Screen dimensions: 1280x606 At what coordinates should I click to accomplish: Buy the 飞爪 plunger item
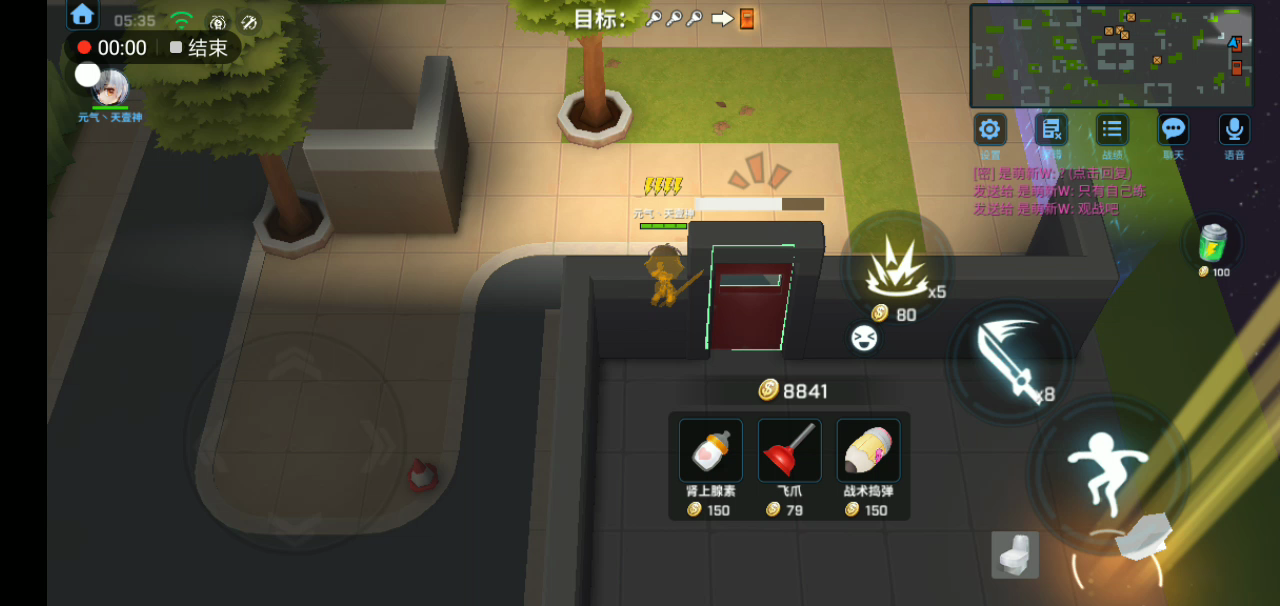tap(789, 451)
